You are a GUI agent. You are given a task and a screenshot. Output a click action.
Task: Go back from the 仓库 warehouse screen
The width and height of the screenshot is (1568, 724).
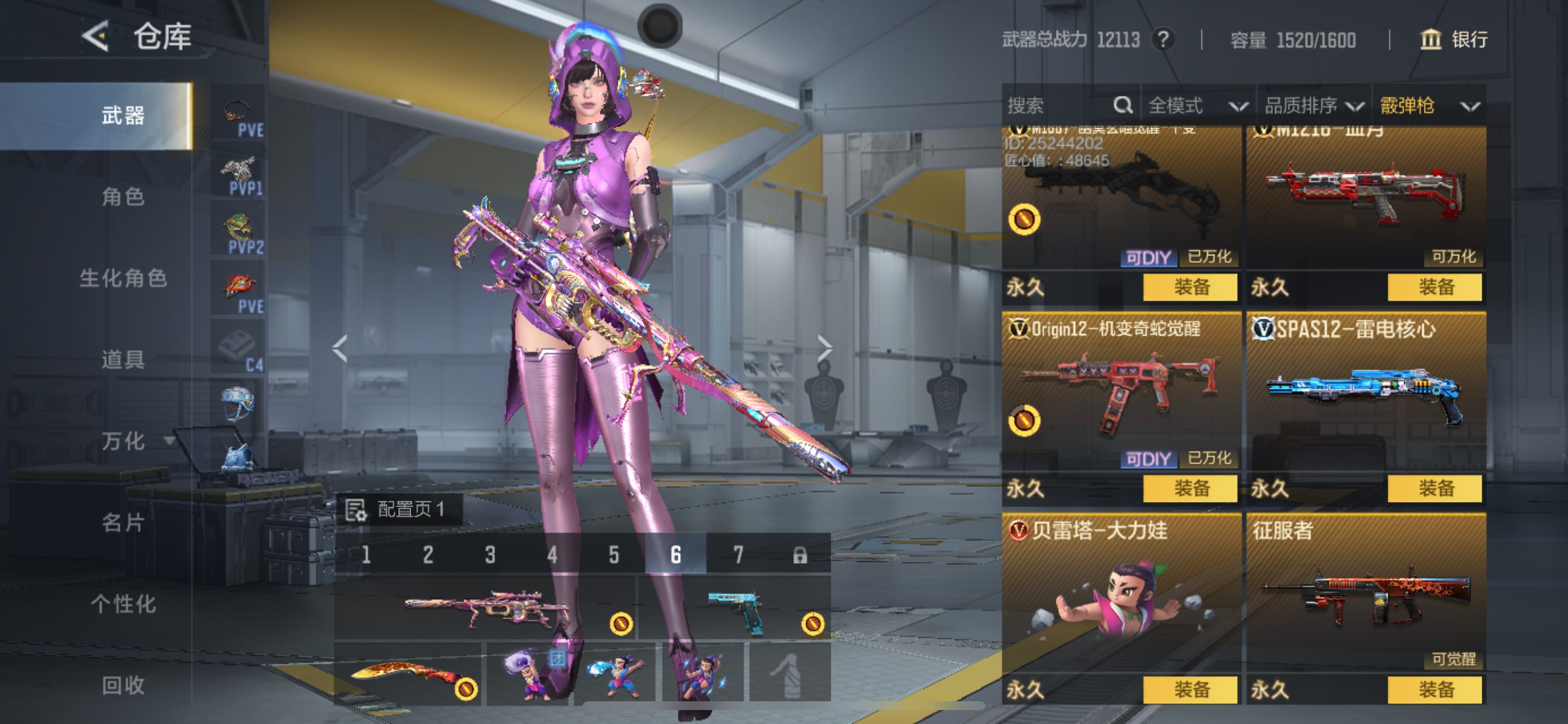(x=96, y=37)
